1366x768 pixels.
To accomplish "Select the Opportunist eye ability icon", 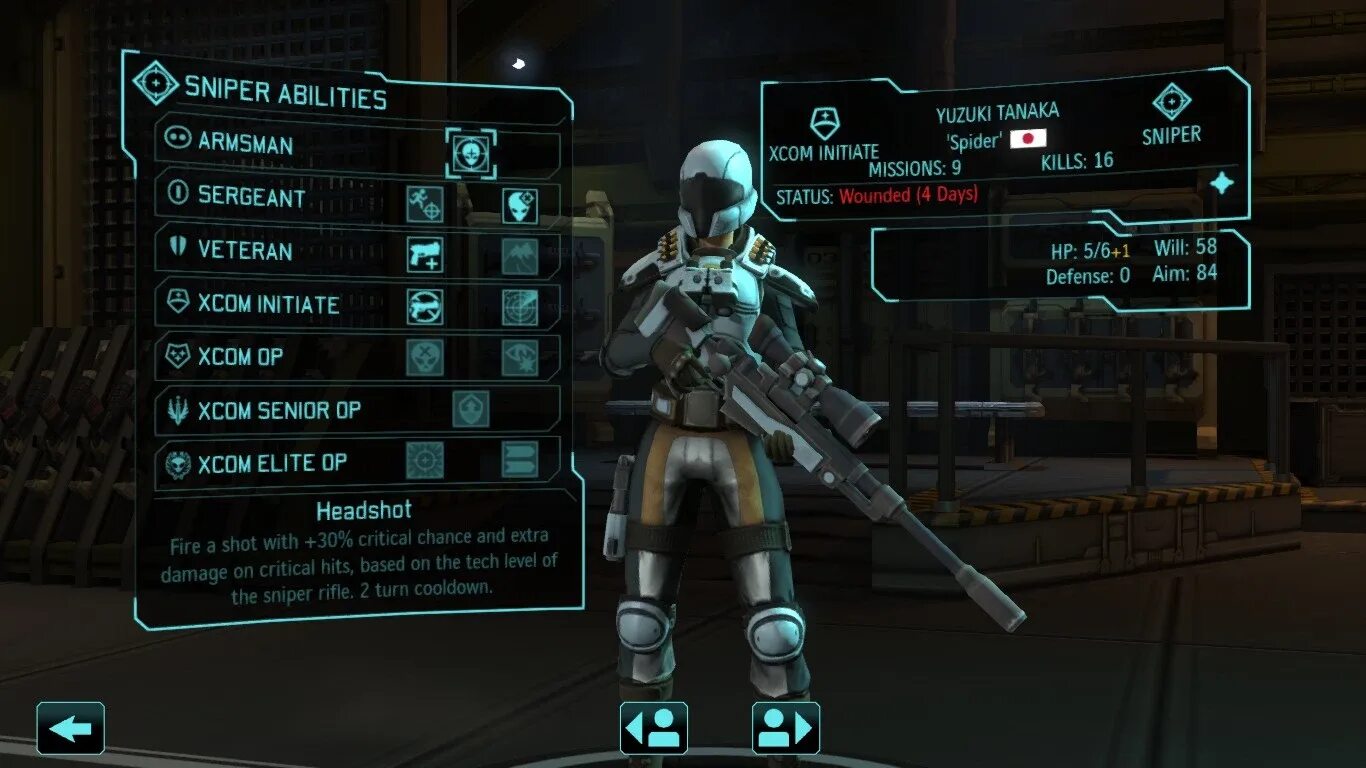I will coord(520,358).
